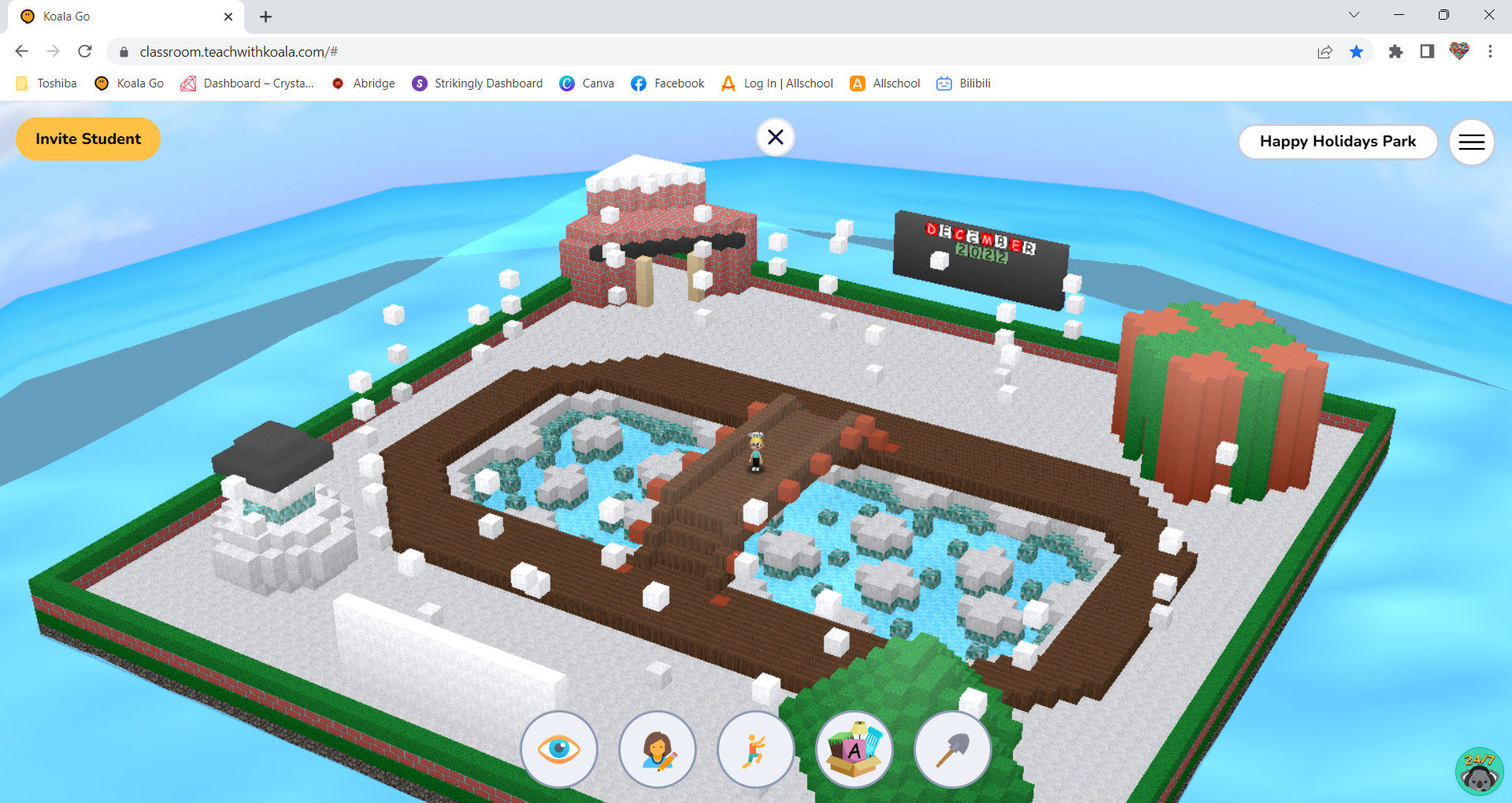Viewport: 1512px width, 803px height.
Task: Open the Canva bookmark link
Action: coord(587,83)
